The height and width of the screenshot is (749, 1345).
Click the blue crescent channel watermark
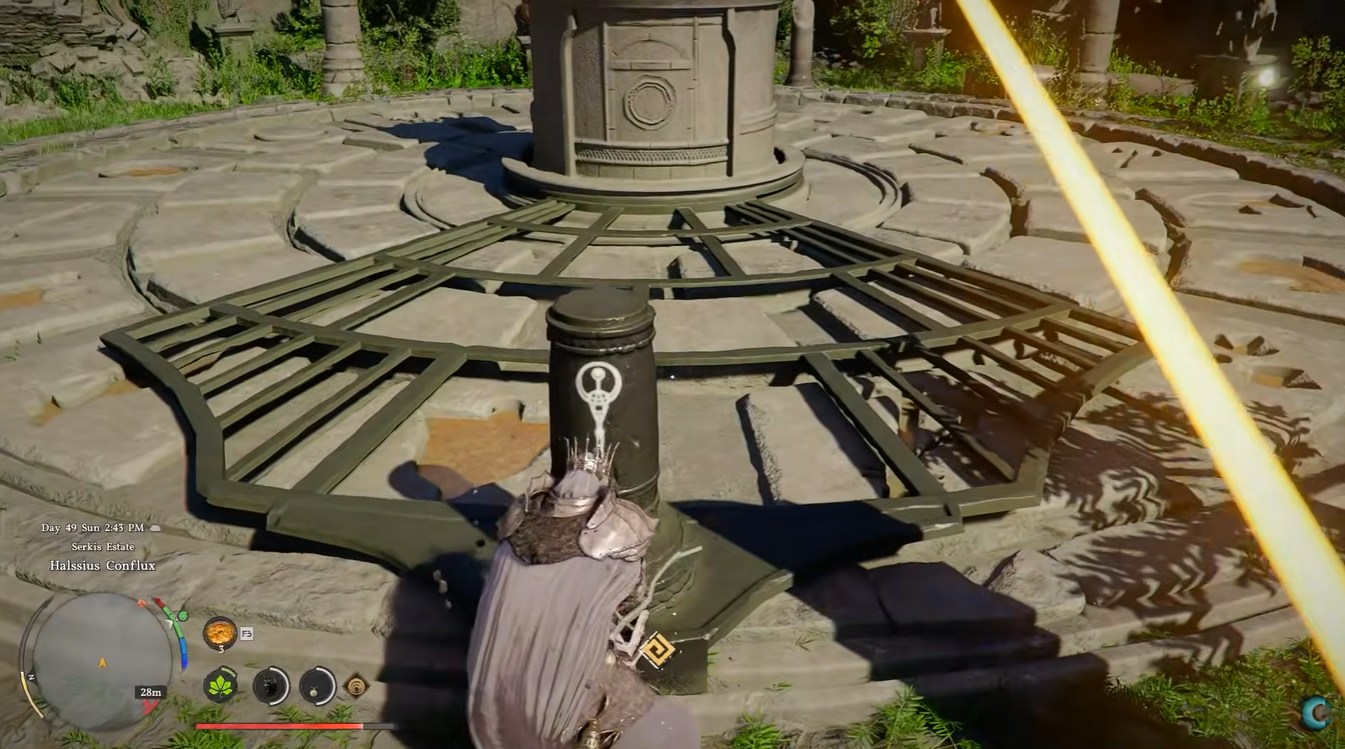[x=1316, y=711]
